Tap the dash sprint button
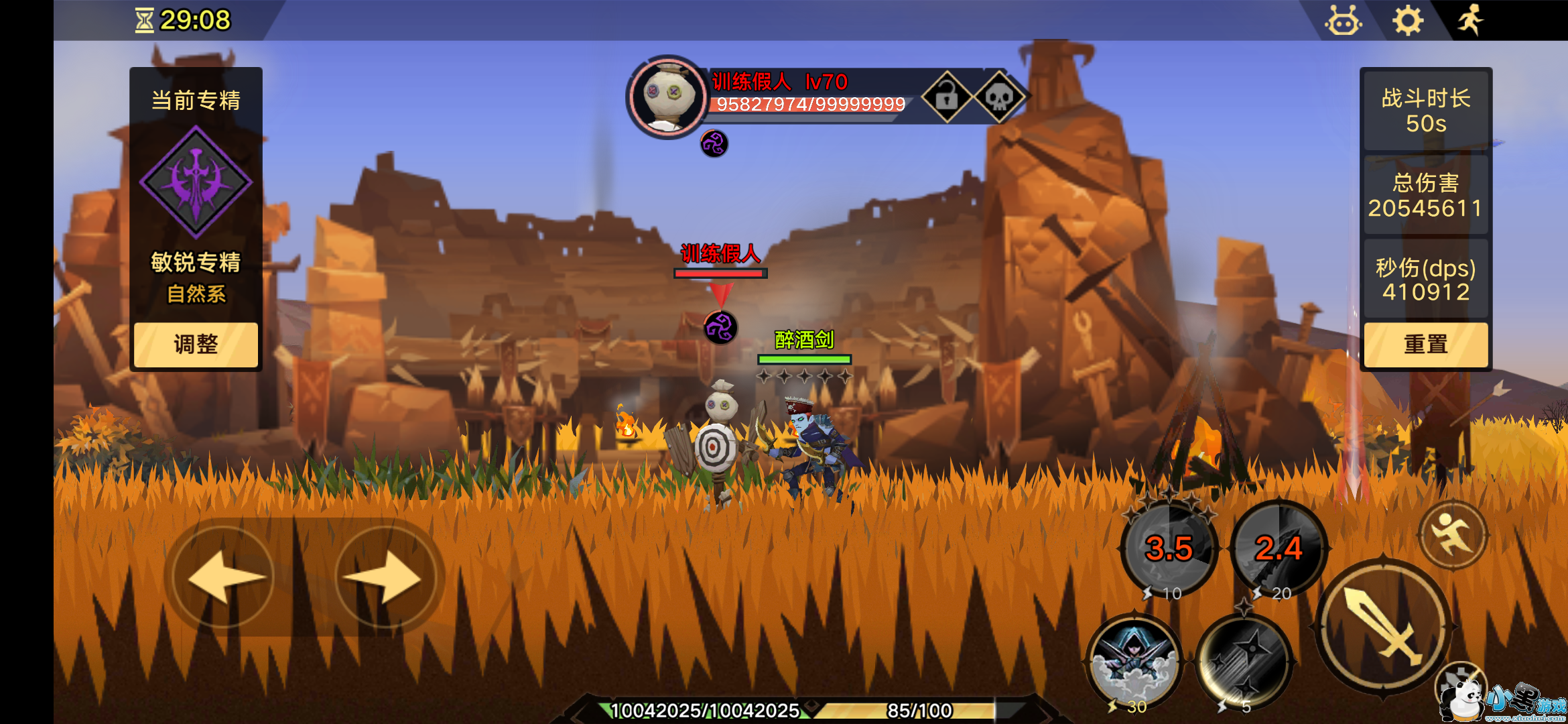Screen dimensions: 1568x724 click(1453, 535)
